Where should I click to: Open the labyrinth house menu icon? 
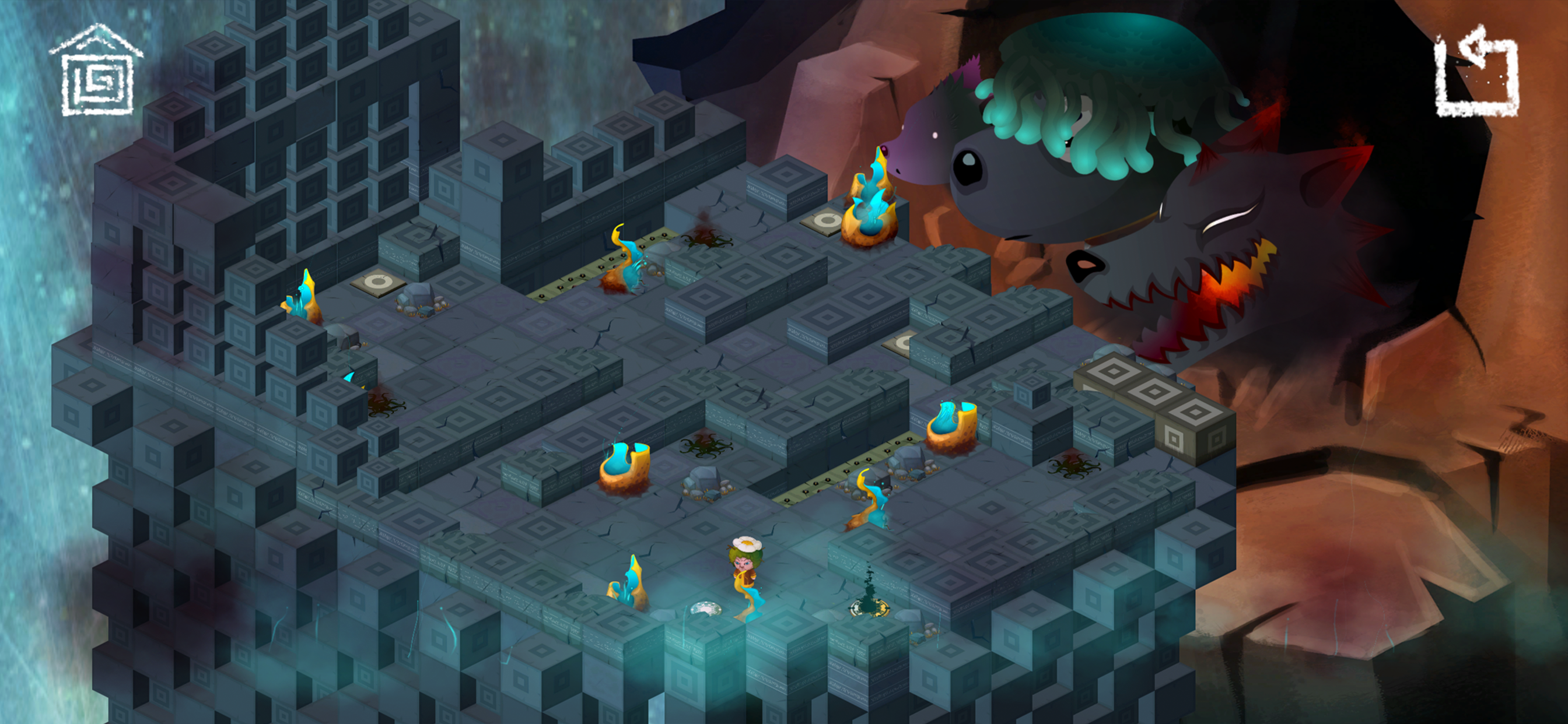[x=97, y=71]
